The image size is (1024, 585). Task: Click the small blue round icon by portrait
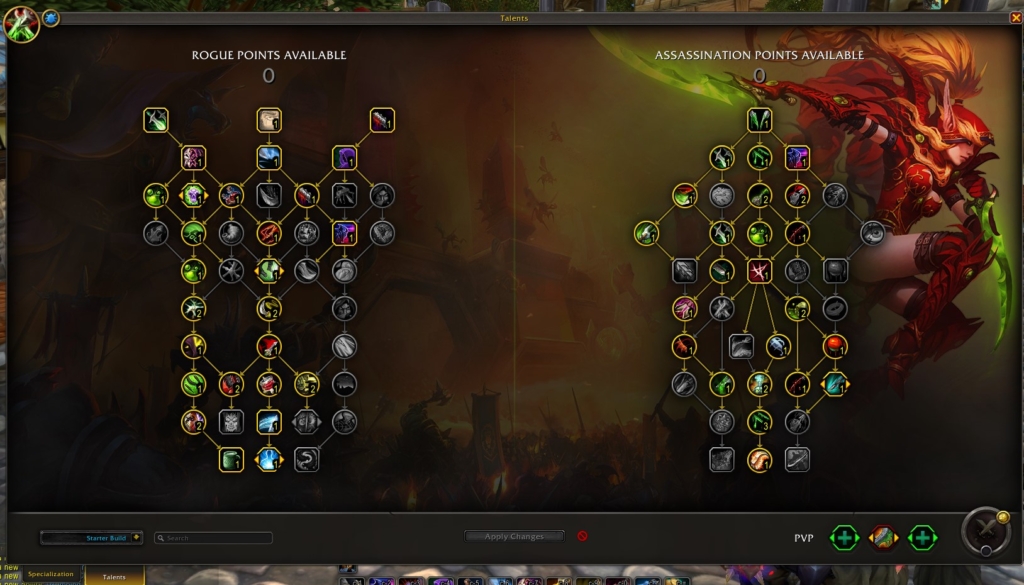click(x=50, y=18)
